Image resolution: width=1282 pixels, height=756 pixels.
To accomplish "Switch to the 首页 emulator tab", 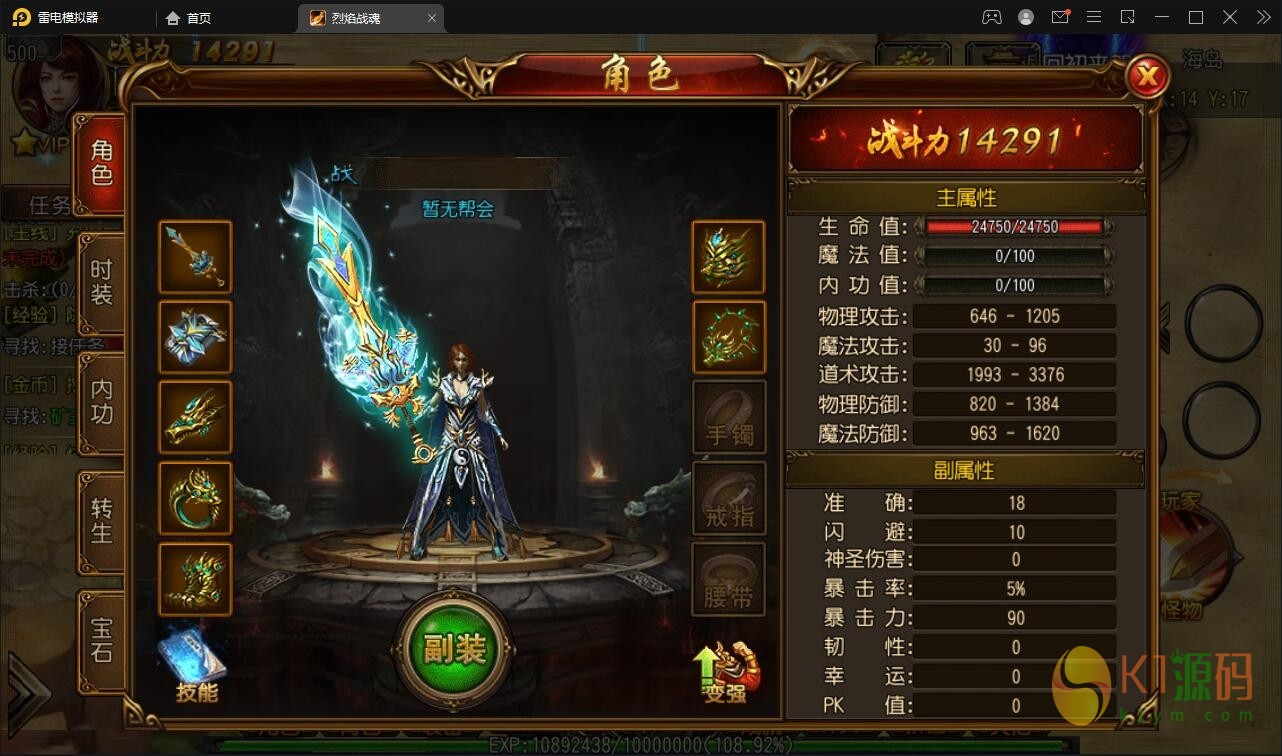I will pyautogui.click(x=189, y=18).
